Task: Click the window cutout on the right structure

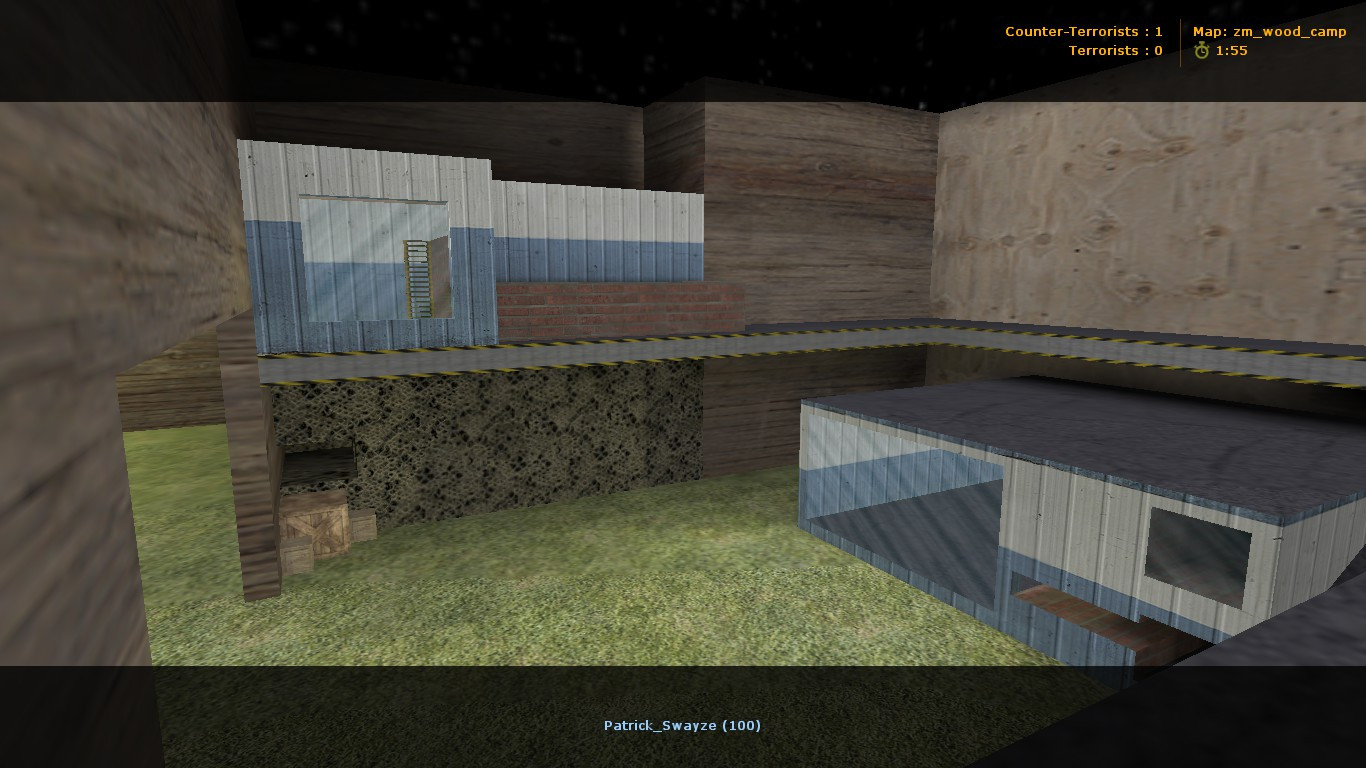Action: (1200, 555)
